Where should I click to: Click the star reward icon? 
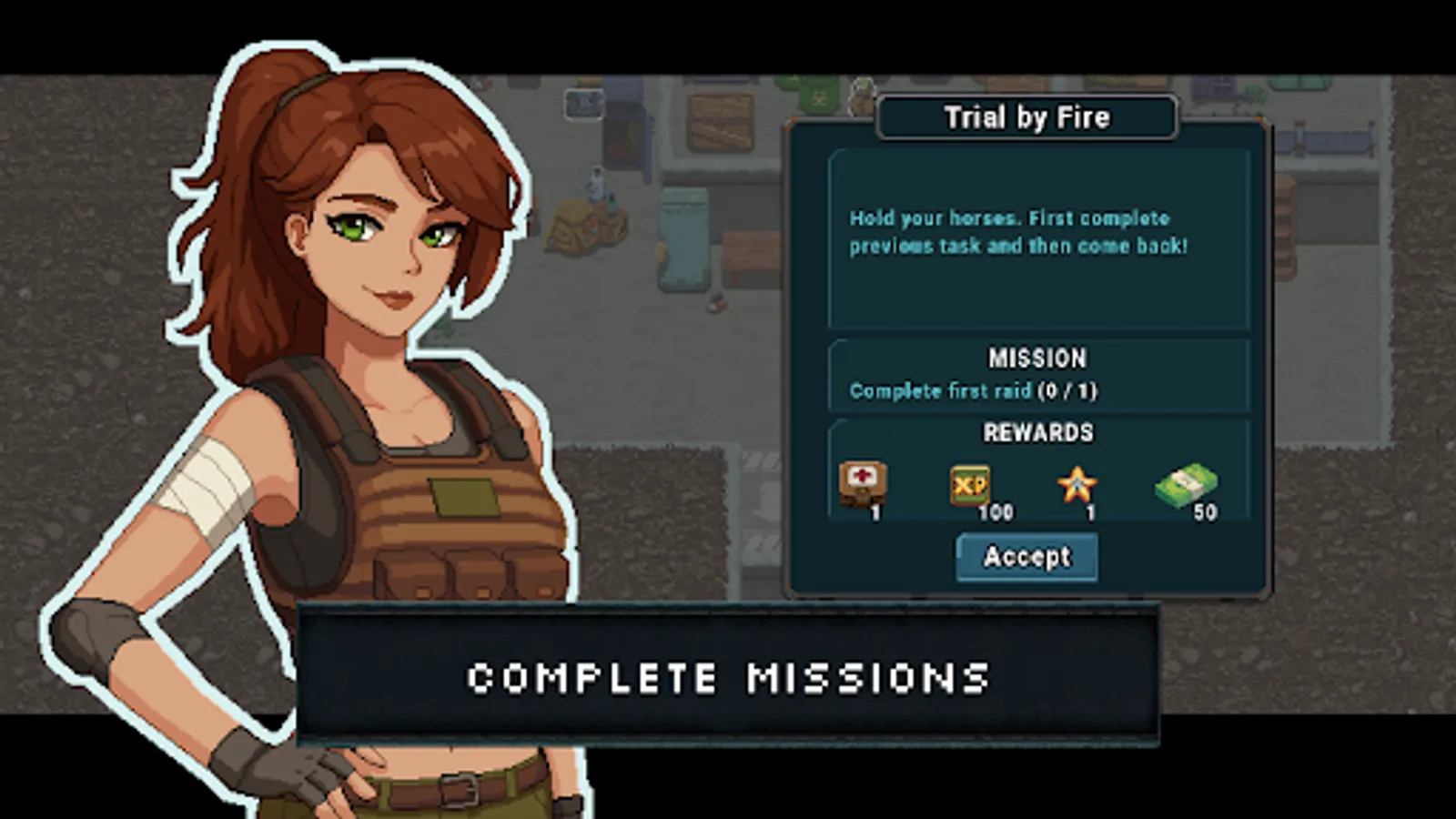(x=1078, y=485)
